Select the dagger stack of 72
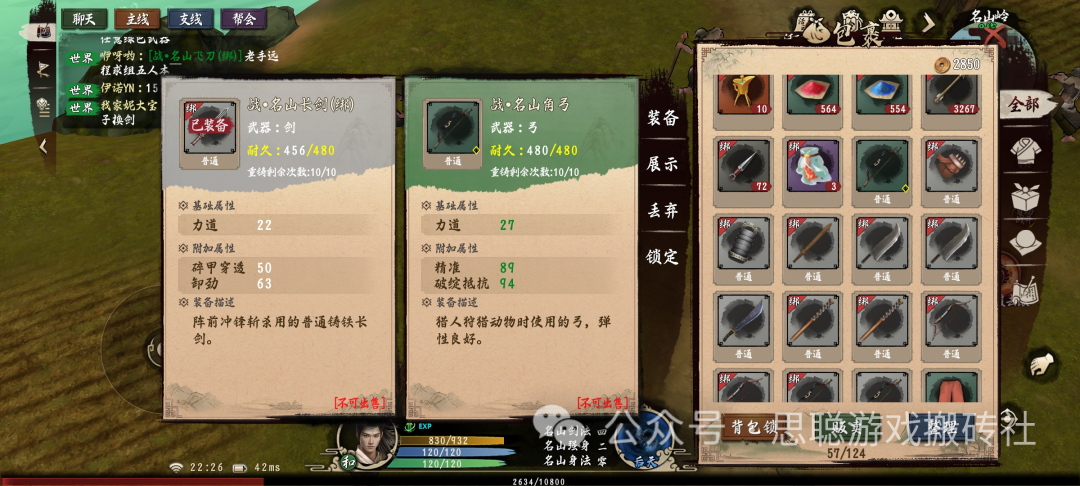Image resolution: width=1080 pixels, height=486 pixels. pos(743,166)
